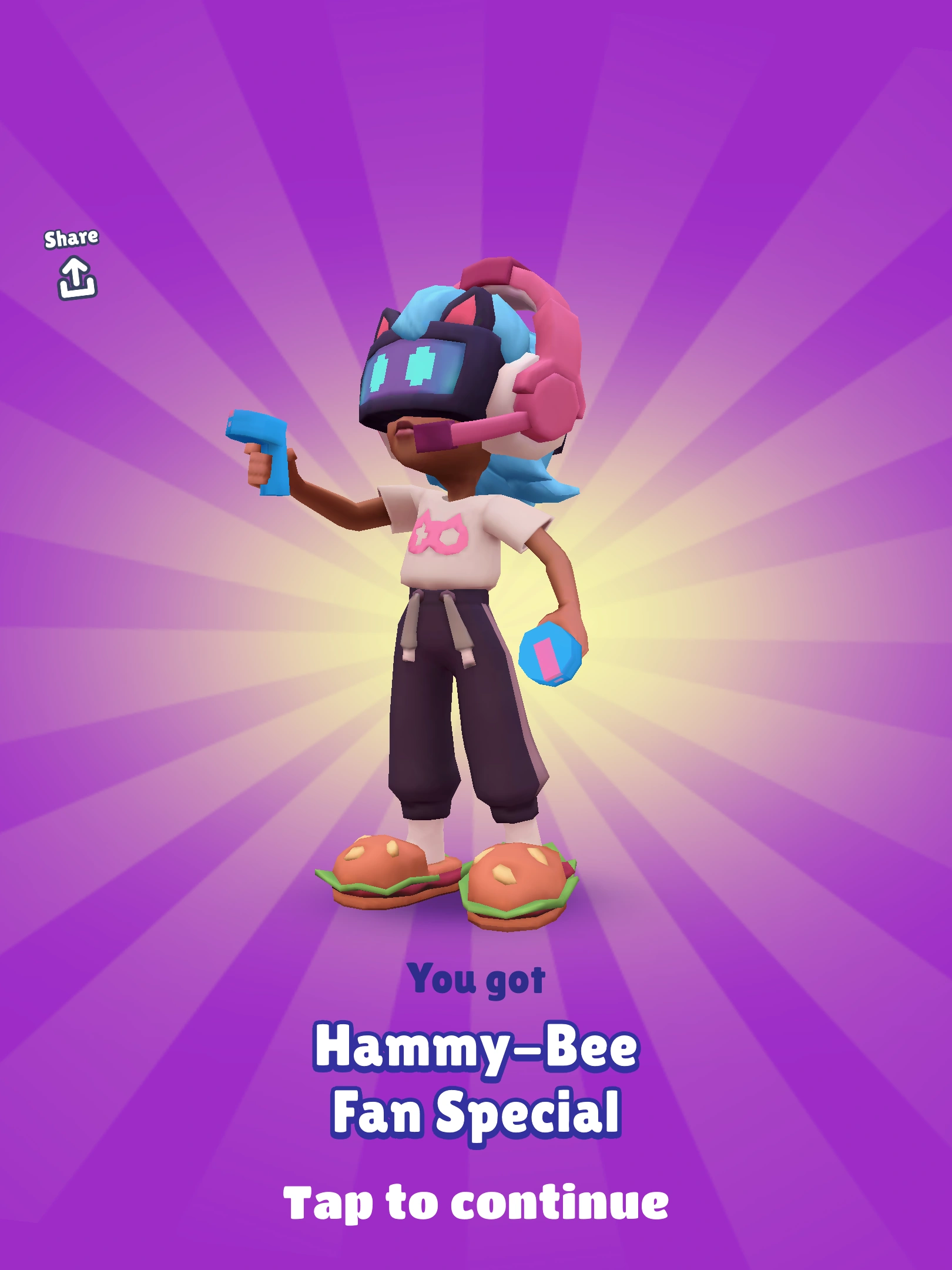Click the You got label
Viewport: 952px width, 1270px height.
(x=476, y=979)
